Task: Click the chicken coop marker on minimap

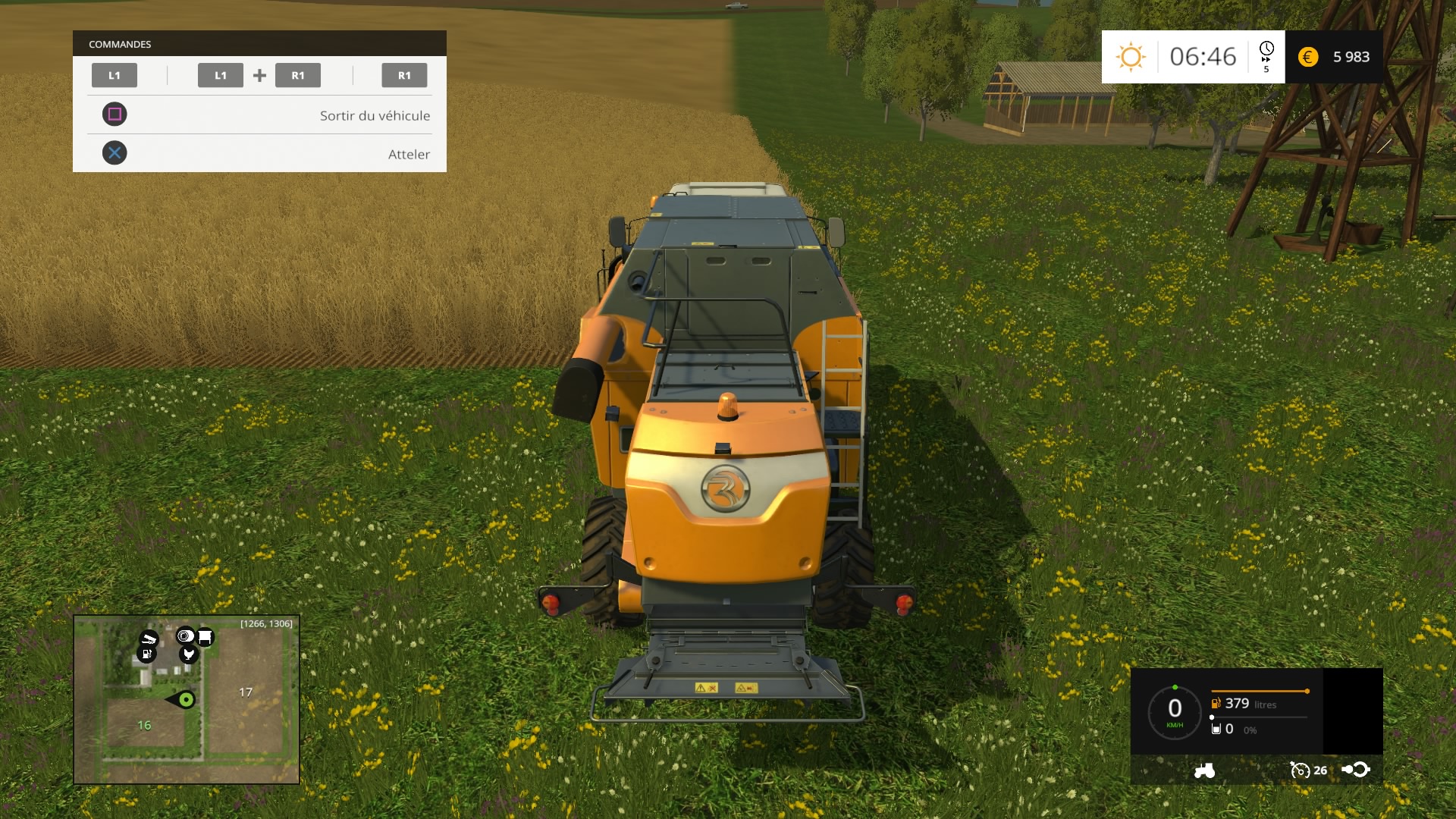Action: click(x=189, y=654)
